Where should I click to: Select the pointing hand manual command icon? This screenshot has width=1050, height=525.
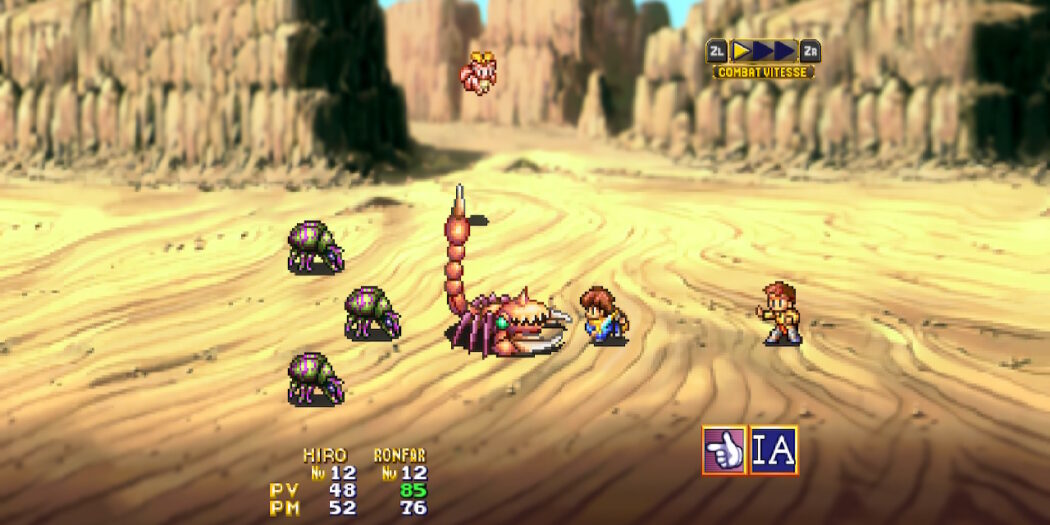724,450
